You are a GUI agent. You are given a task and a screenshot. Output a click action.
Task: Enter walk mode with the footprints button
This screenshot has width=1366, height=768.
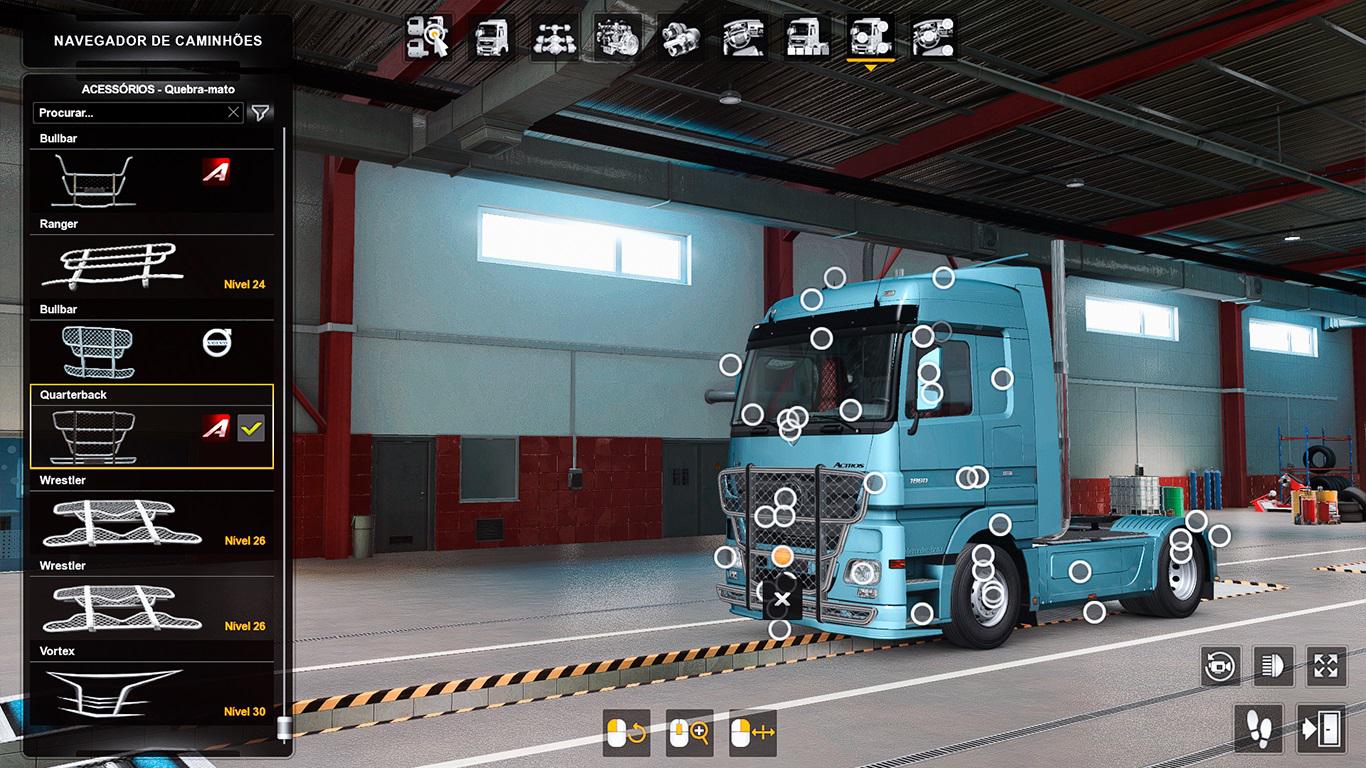pyautogui.click(x=1258, y=727)
